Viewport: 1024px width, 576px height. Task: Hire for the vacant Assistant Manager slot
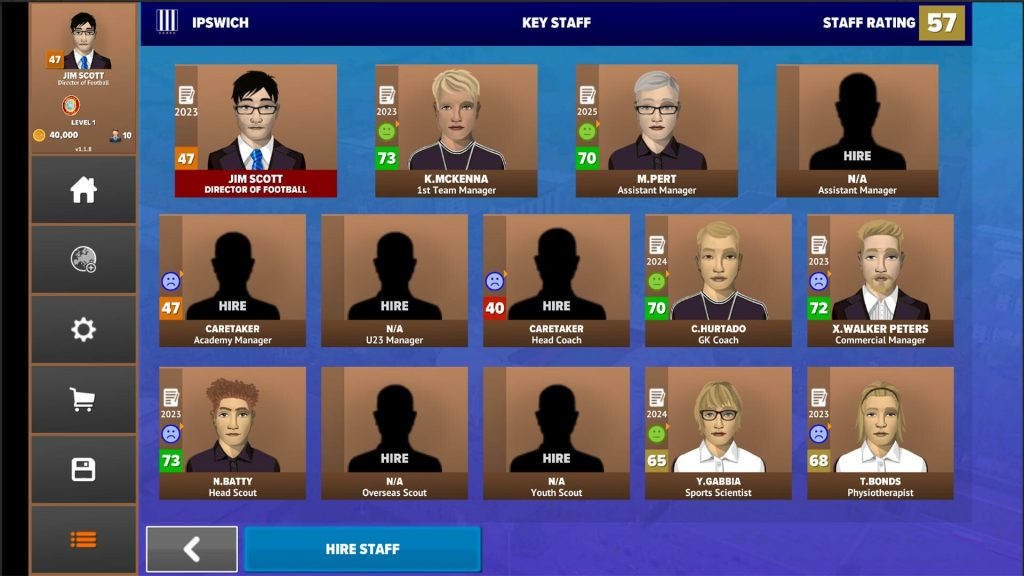click(857, 131)
